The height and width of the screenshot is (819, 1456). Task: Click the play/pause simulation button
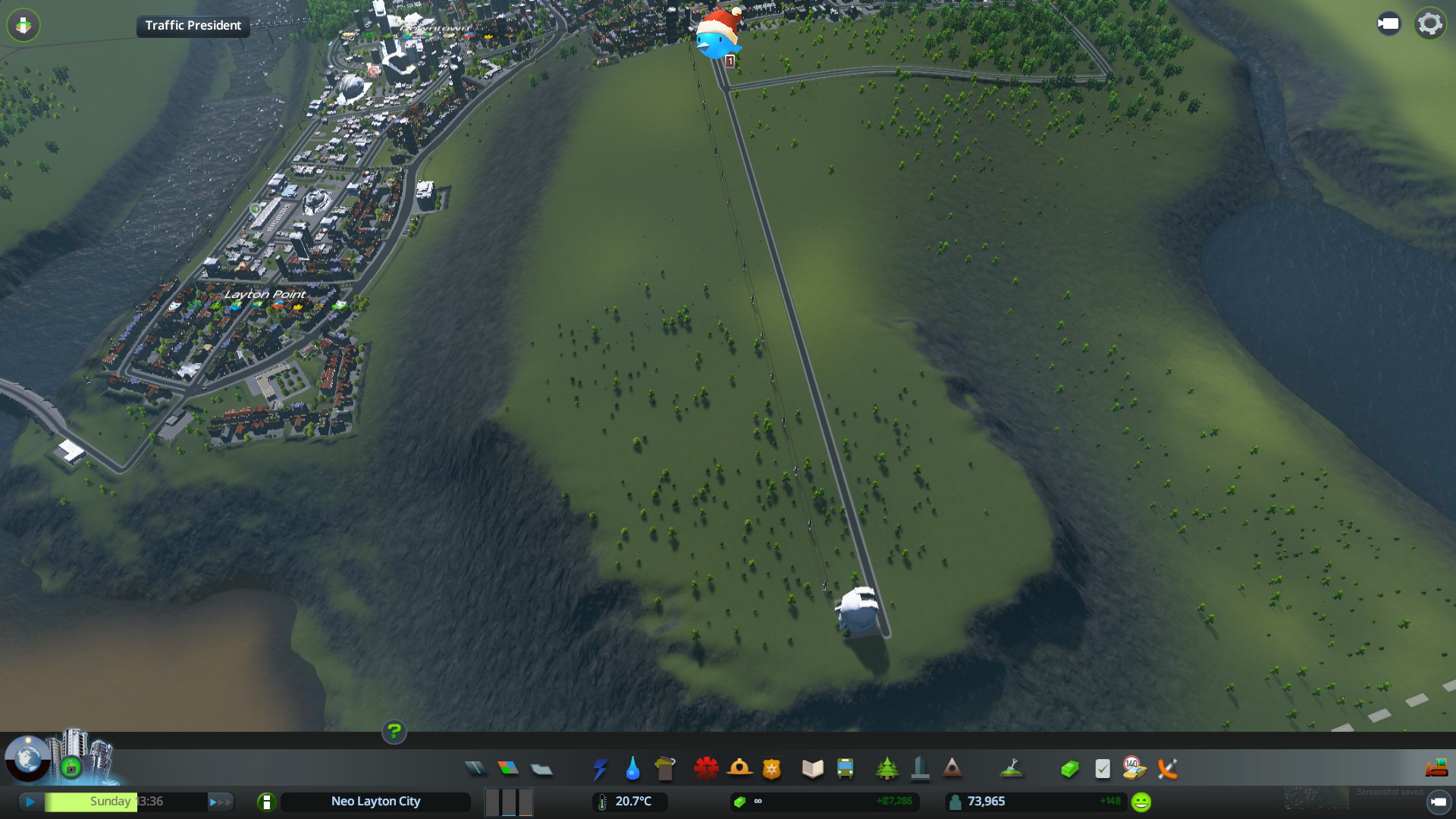[30, 802]
